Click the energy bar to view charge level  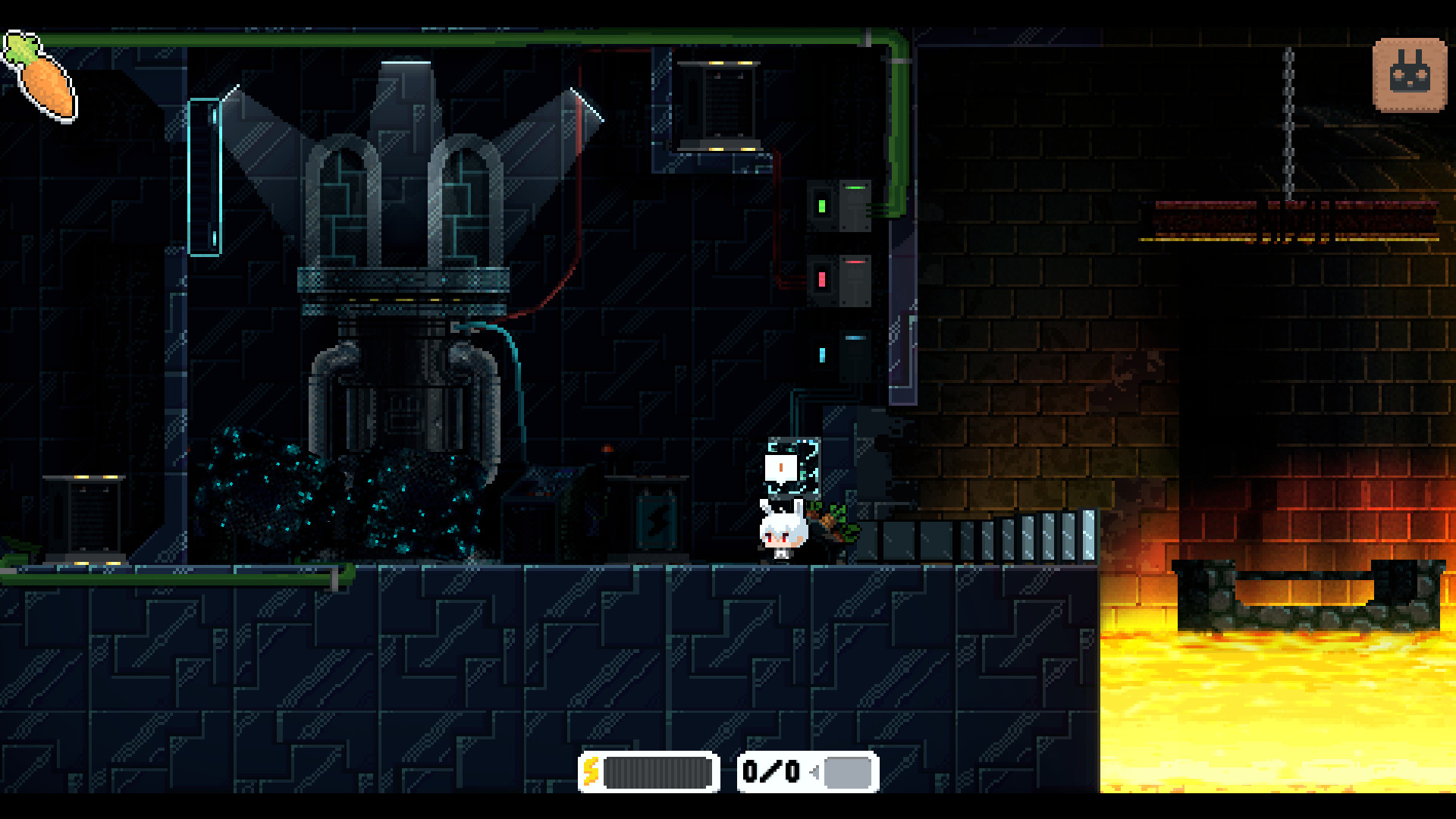[656, 773]
